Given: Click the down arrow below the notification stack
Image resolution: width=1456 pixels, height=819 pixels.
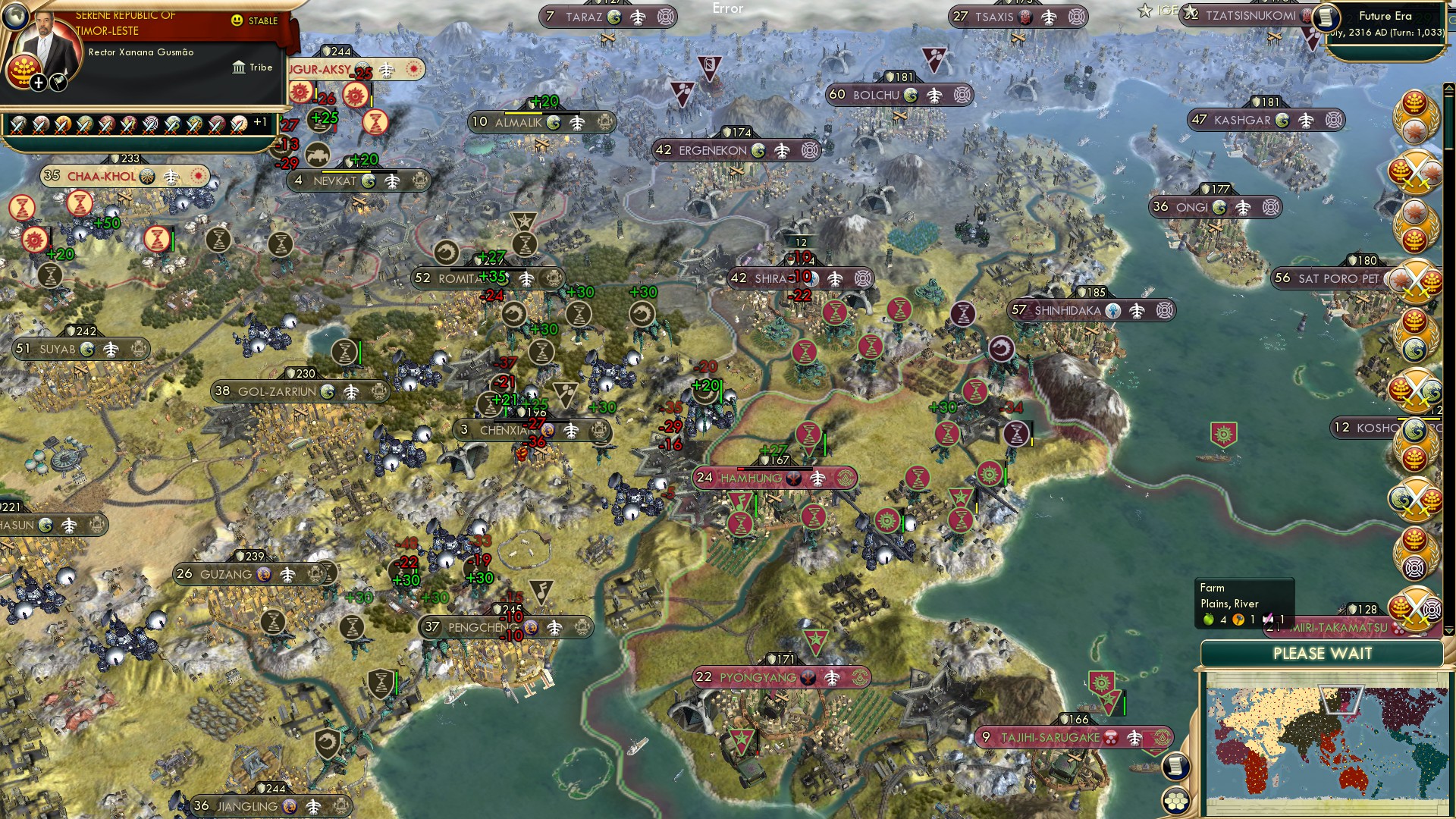Looking at the screenshot, I should 1449,630.
